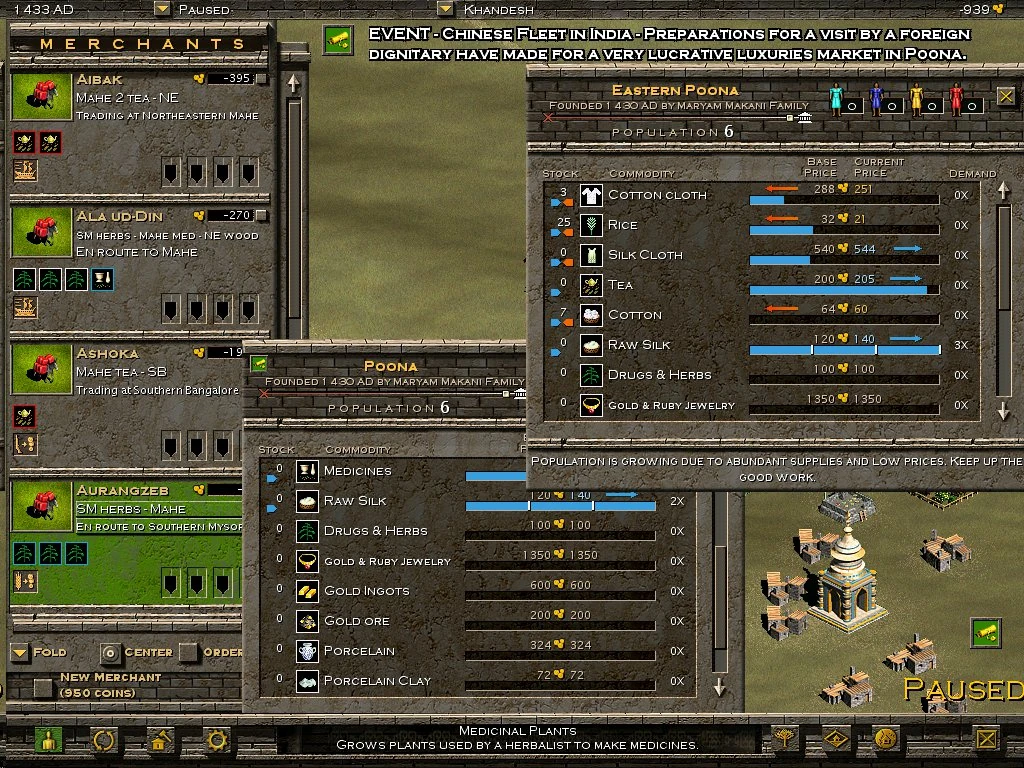Open the green merchant figure toolbar button
Screen dimensions: 1024x768
[x=48, y=740]
